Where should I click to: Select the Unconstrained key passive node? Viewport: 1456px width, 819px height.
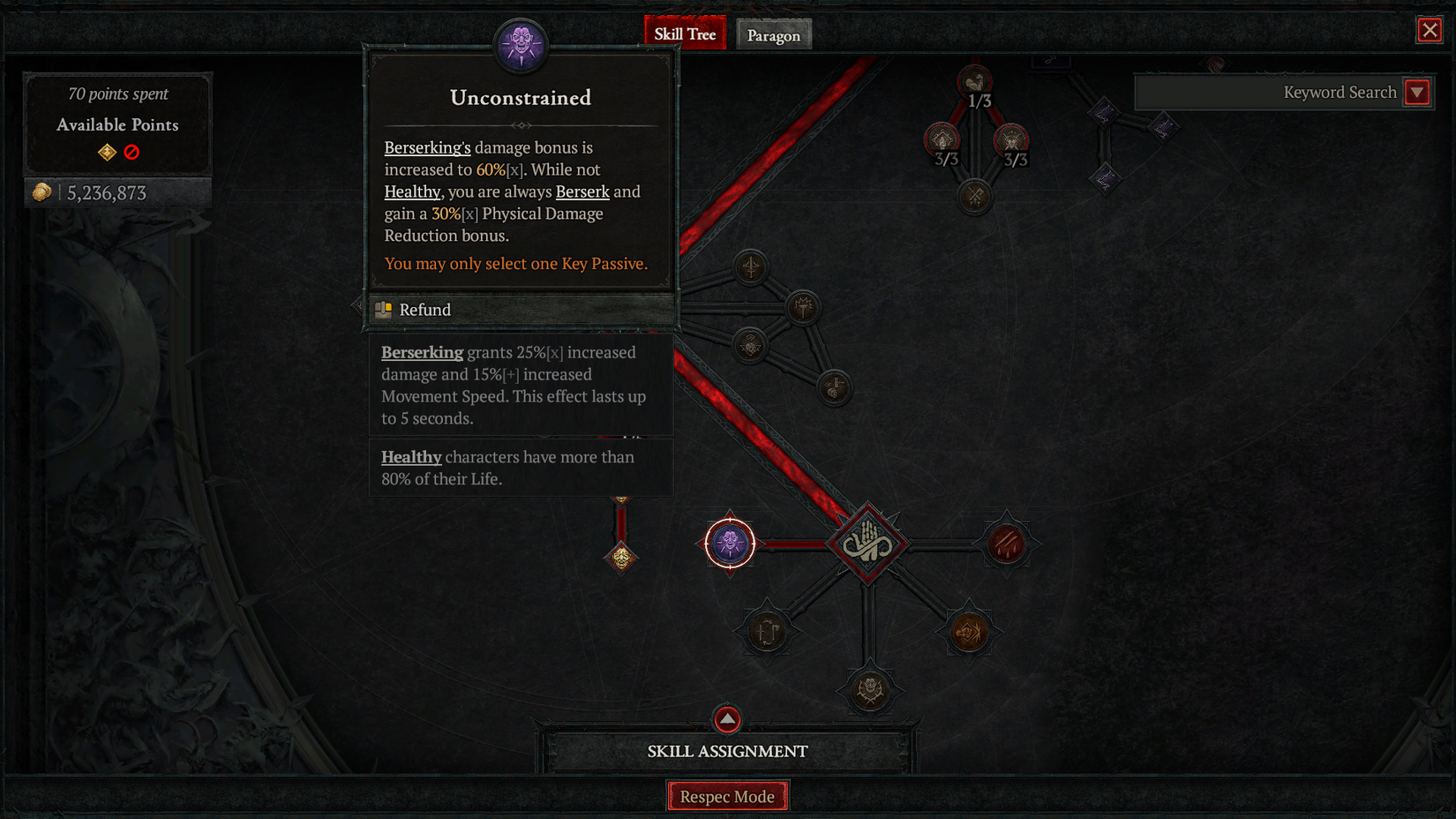coord(729,544)
